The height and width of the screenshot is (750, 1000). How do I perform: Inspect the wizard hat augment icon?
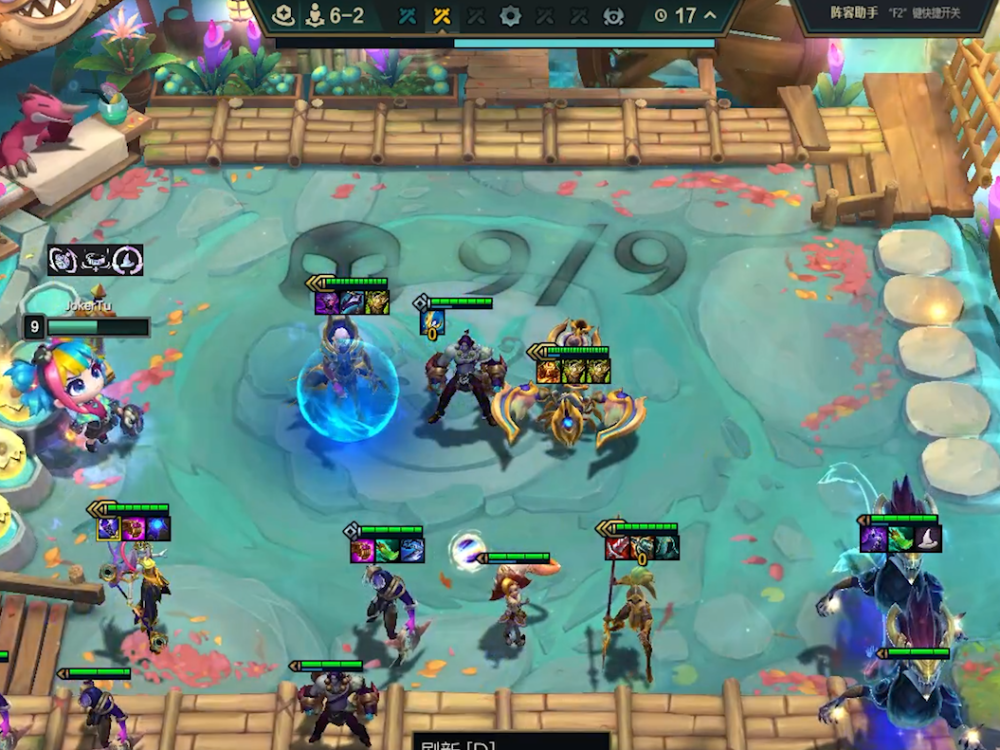coord(127,260)
